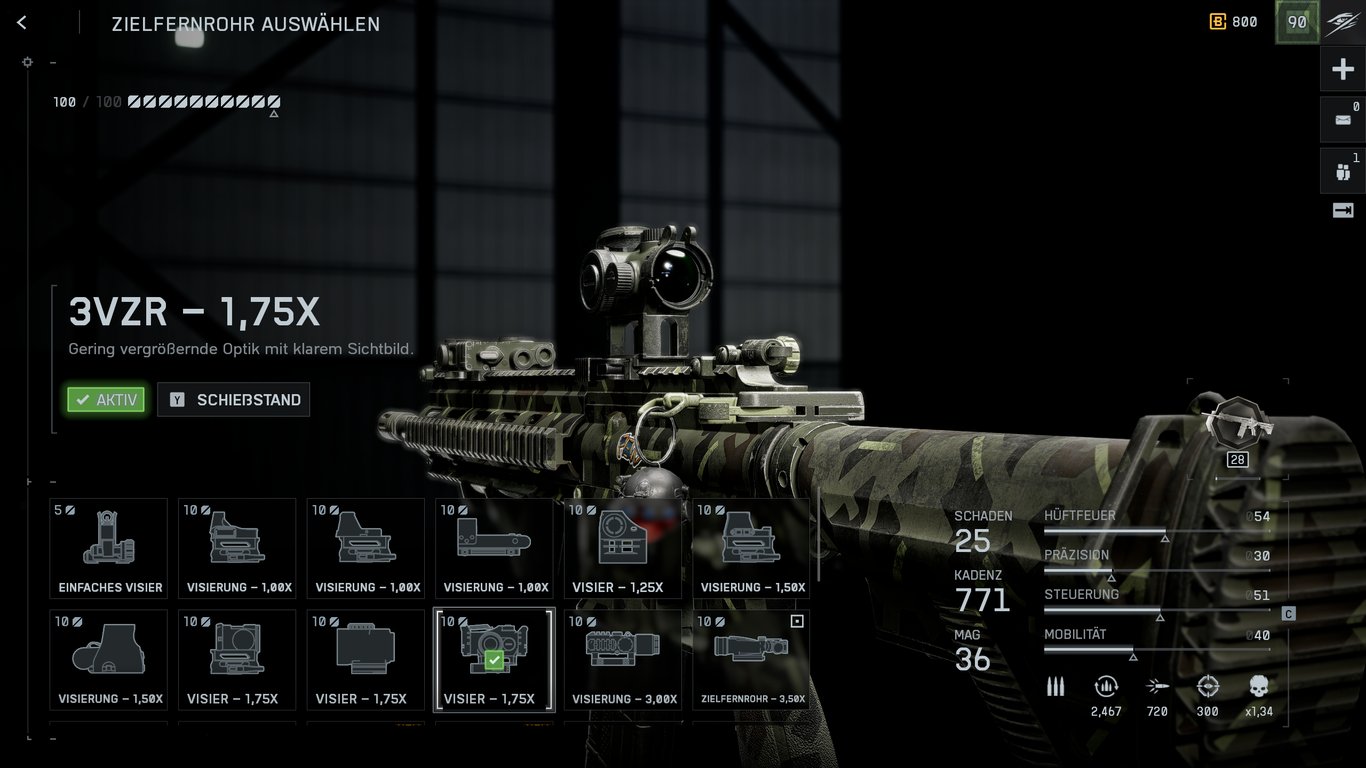Open the mail envelope icon
This screenshot has width=1366, height=768.
tap(1343, 120)
